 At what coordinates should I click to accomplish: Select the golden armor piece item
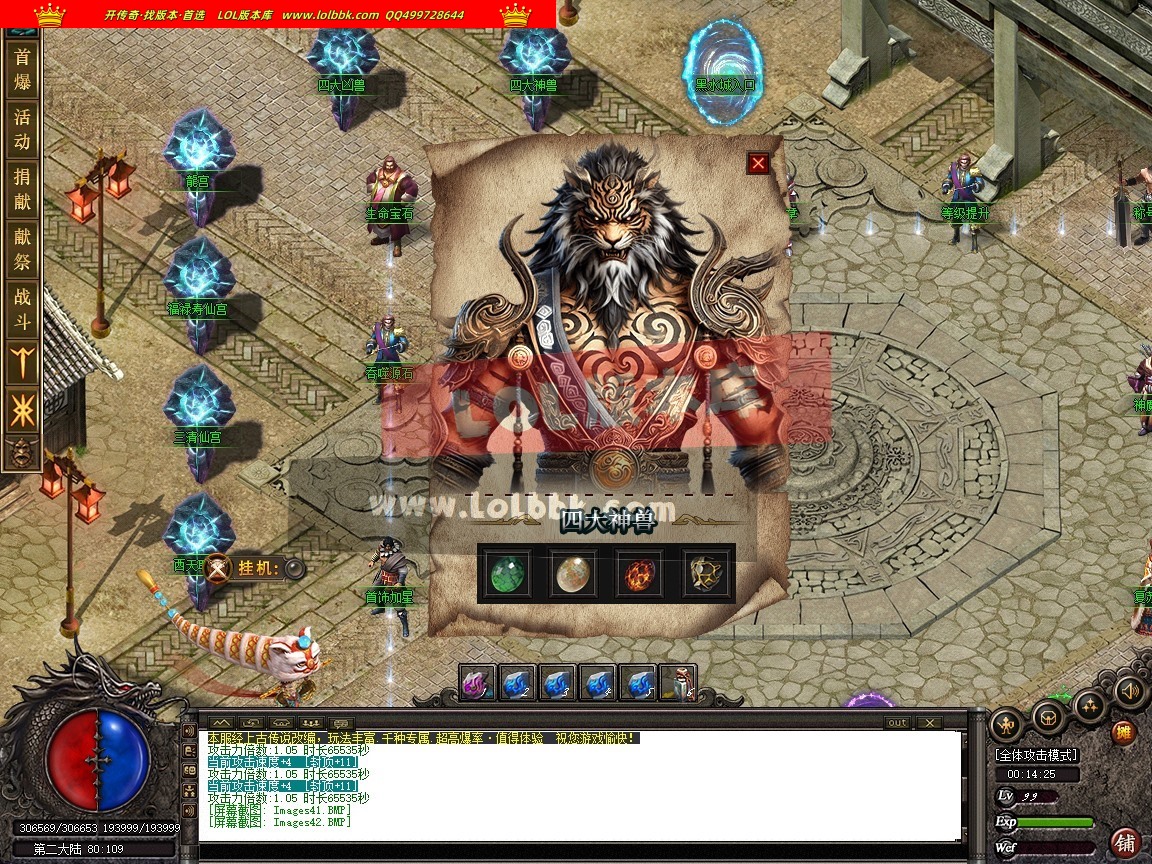[704, 574]
